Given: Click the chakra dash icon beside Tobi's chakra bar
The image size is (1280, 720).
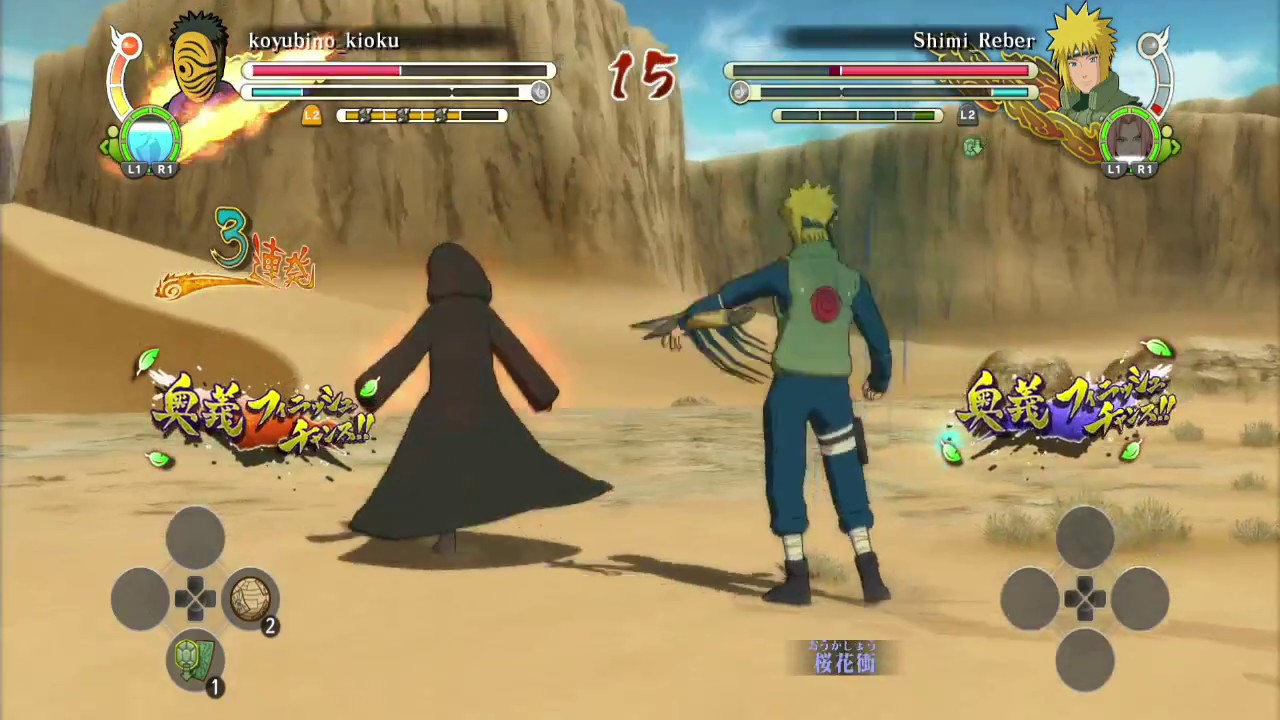Looking at the screenshot, I should 540,92.
